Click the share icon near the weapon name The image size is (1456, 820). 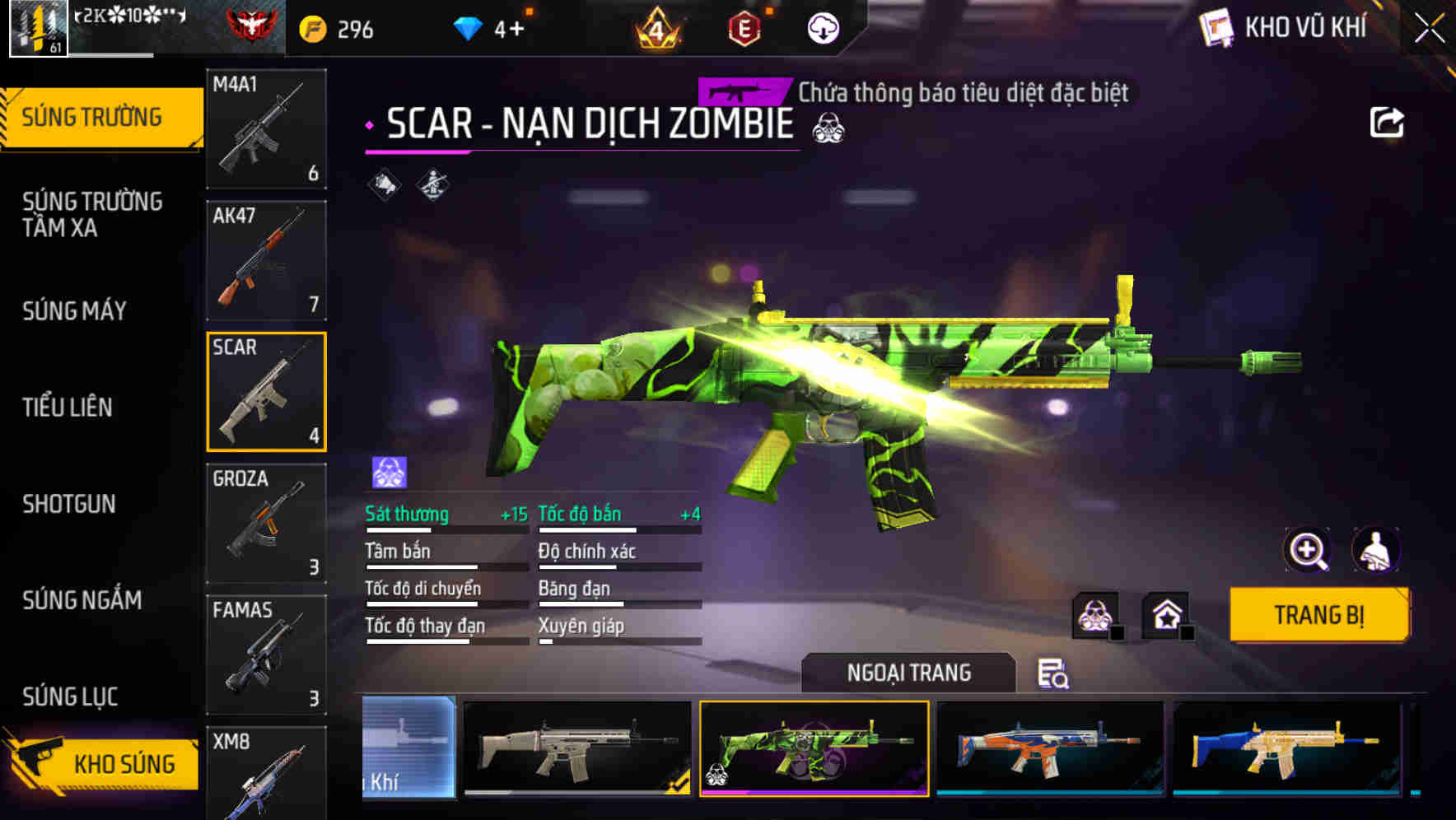[x=1387, y=121]
